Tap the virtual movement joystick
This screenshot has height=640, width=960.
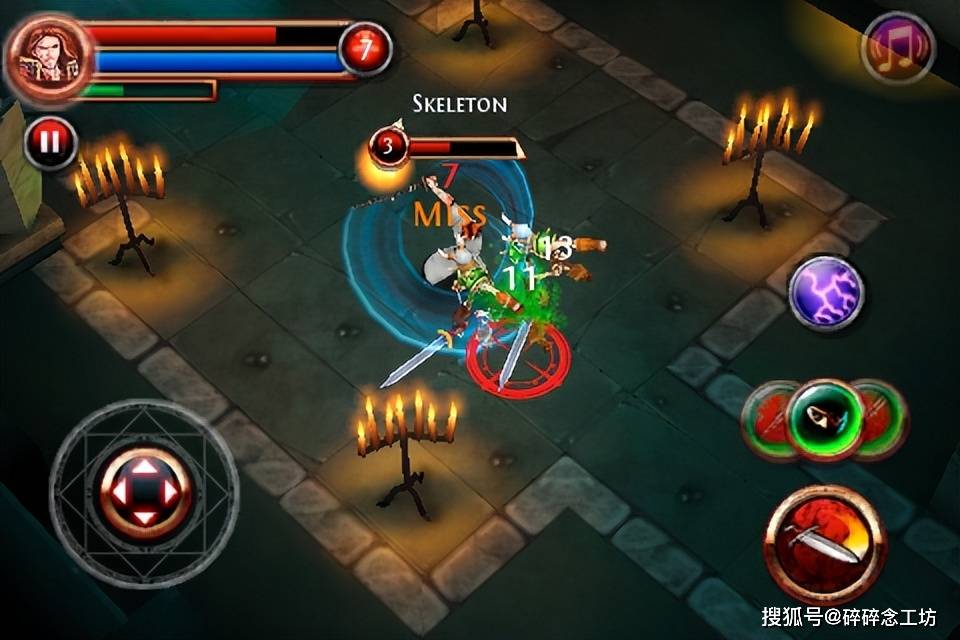(x=145, y=492)
